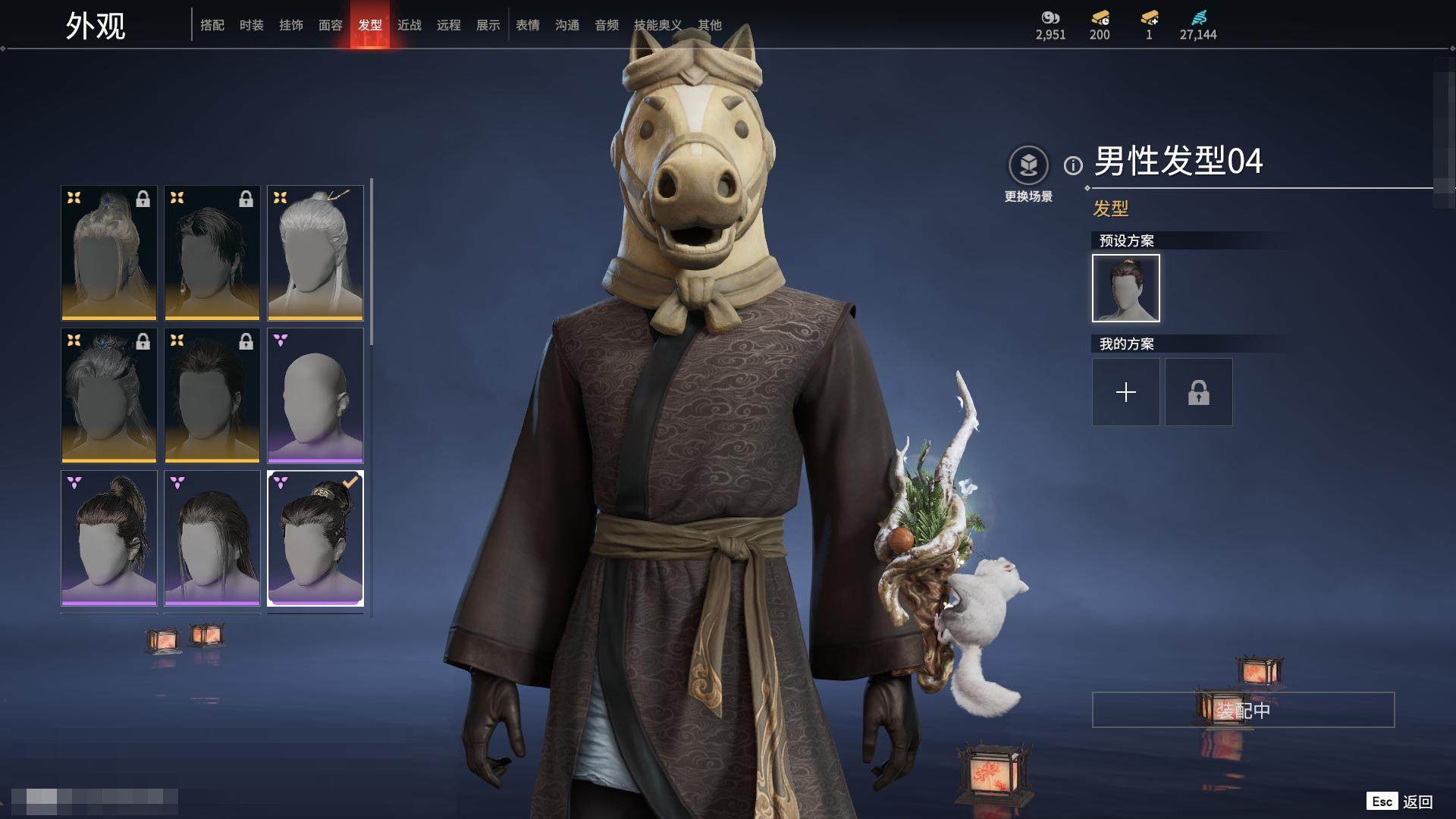Image resolution: width=1456 pixels, height=819 pixels.
Task: Switch to the 远程 tab
Action: tap(449, 25)
